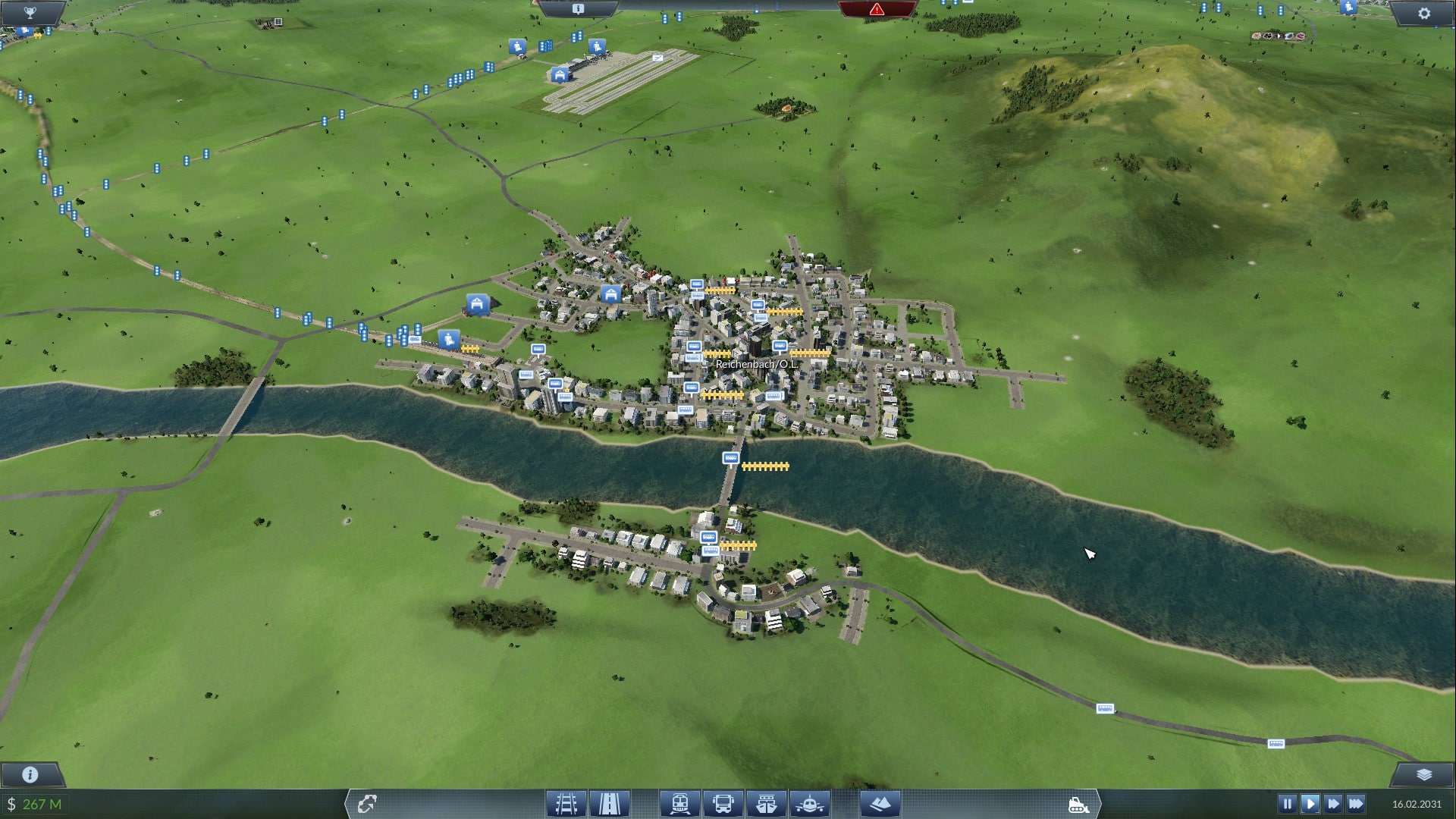Open the finances via money display
Screen dimensions: 1456x819
[x=35, y=804]
